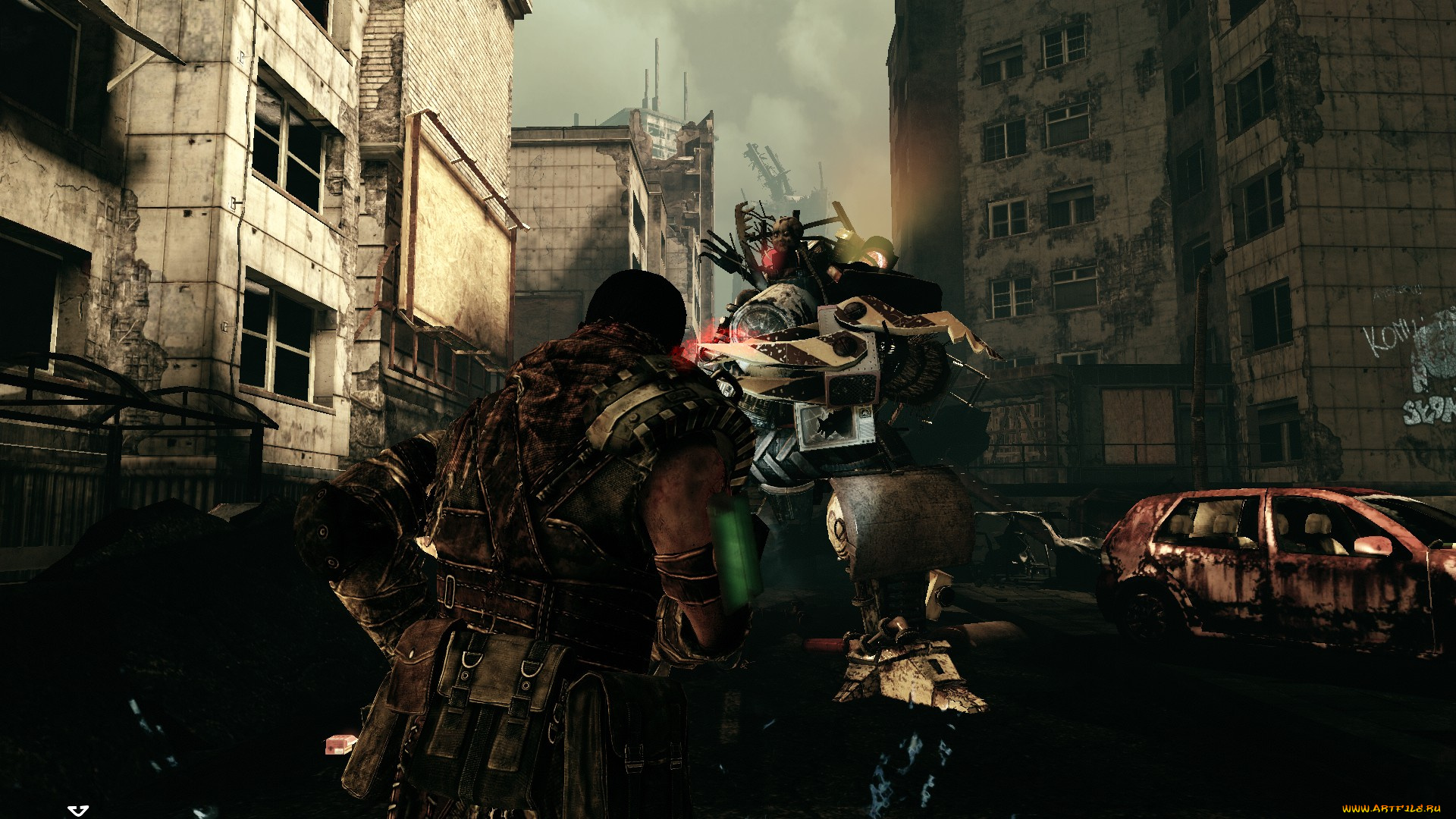Open the www.artfile.ru watermark link
Image resolution: width=1456 pixels, height=819 pixels.
(x=1391, y=809)
